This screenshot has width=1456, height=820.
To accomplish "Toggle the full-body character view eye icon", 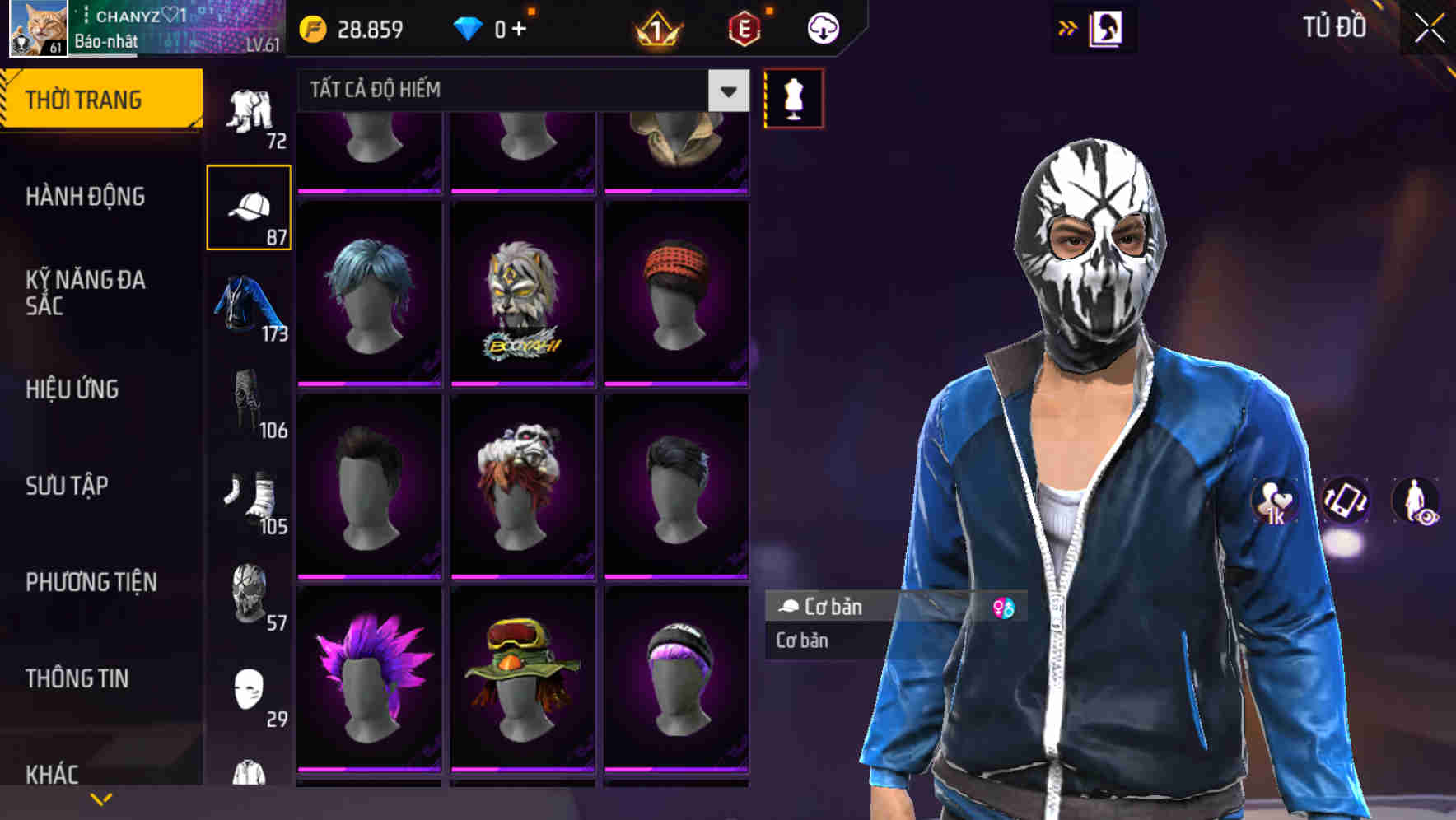I will click(1415, 501).
